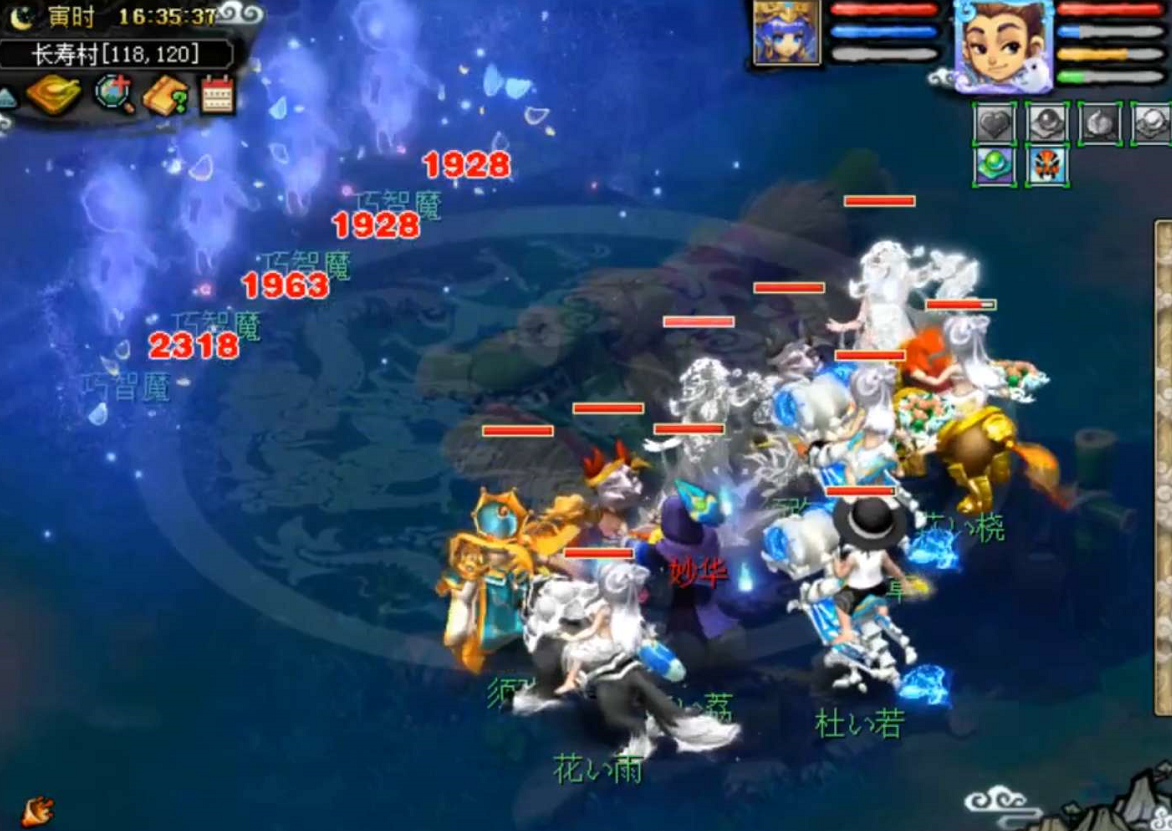Open the calendar activity schedule
This screenshot has height=831, width=1172.
coord(217,94)
